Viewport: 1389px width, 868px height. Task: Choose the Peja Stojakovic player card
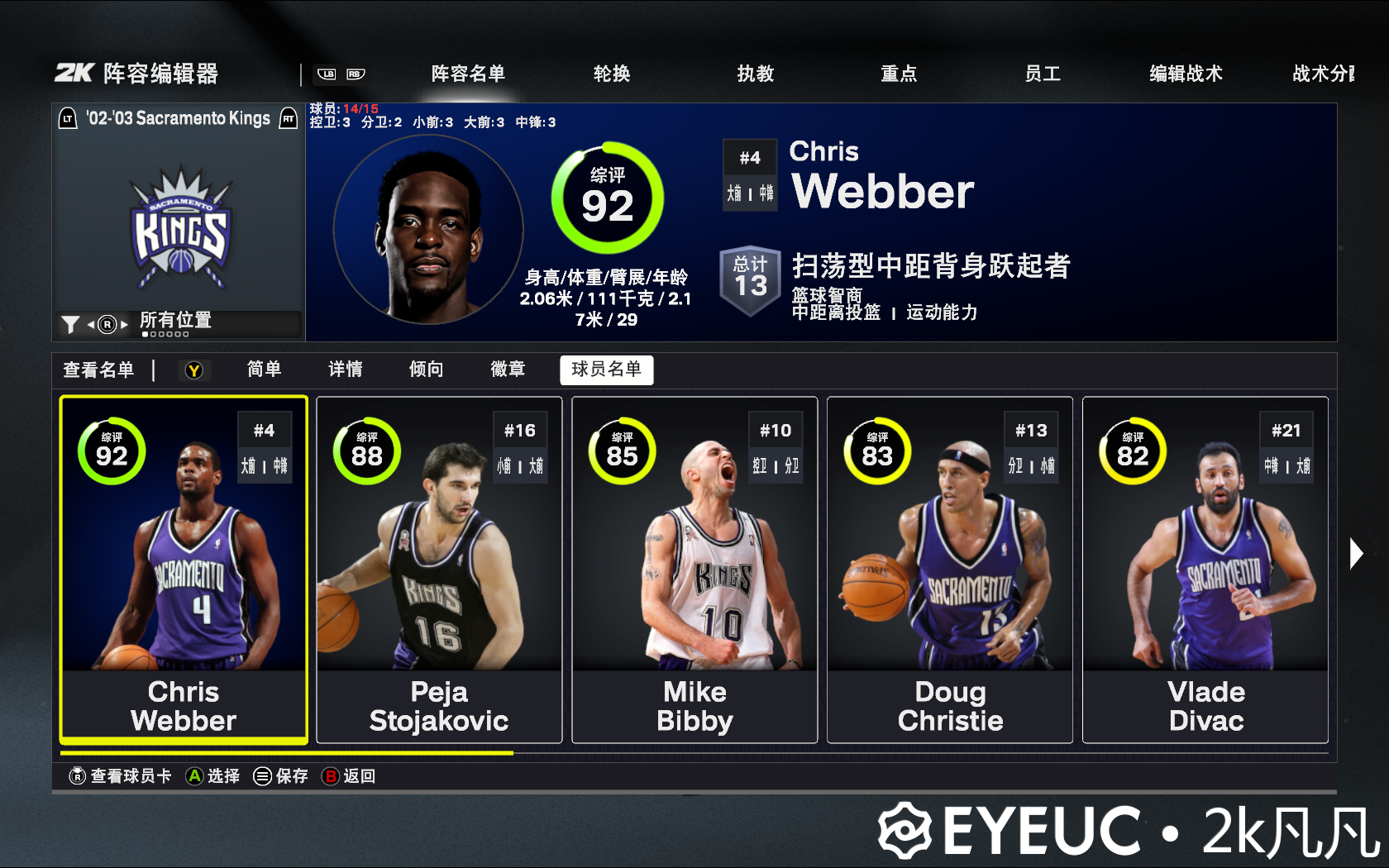(x=439, y=570)
